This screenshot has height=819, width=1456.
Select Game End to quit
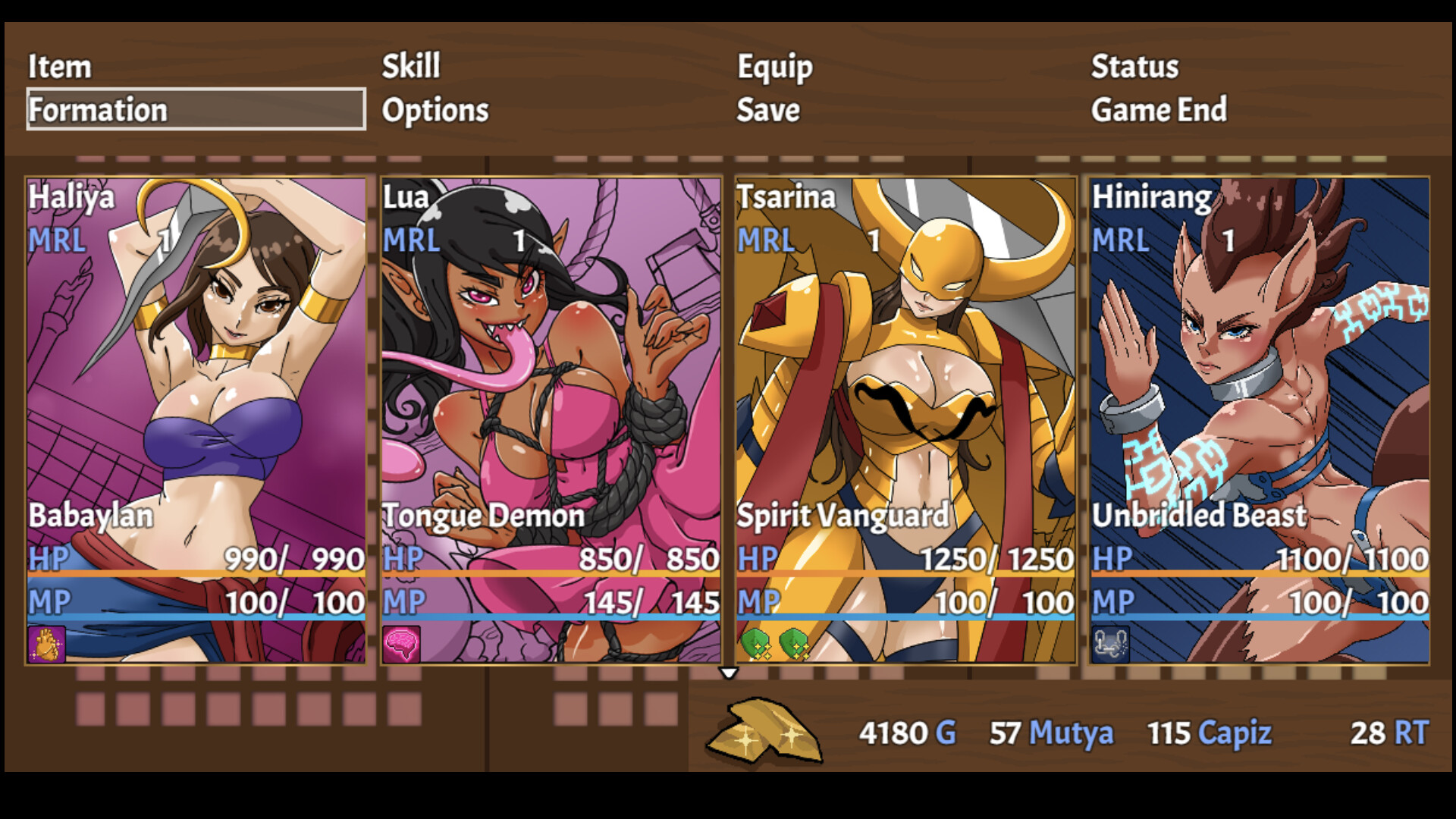tap(1159, 110)
